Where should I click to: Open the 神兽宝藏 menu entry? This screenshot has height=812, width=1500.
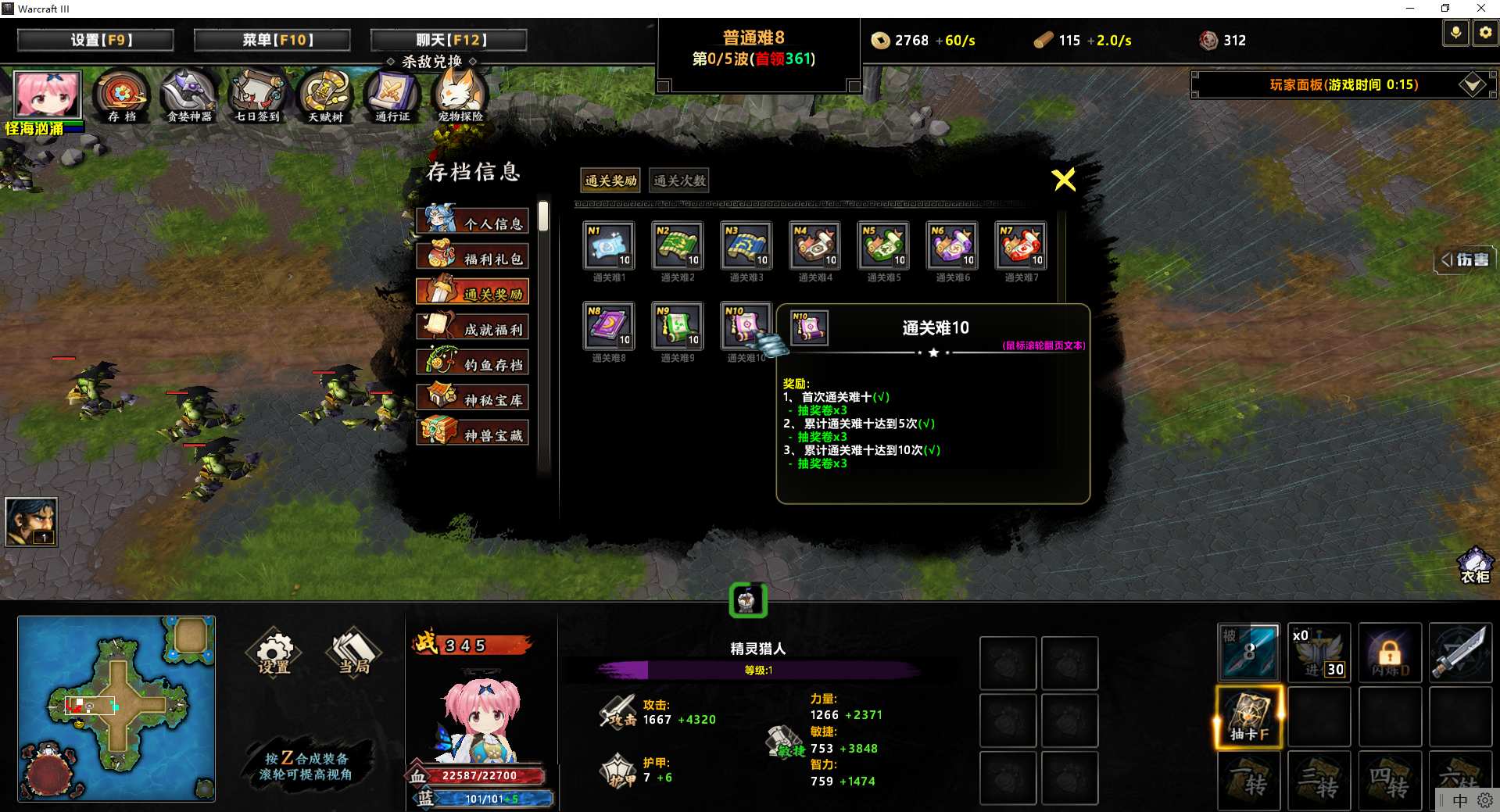pos(473,434)
